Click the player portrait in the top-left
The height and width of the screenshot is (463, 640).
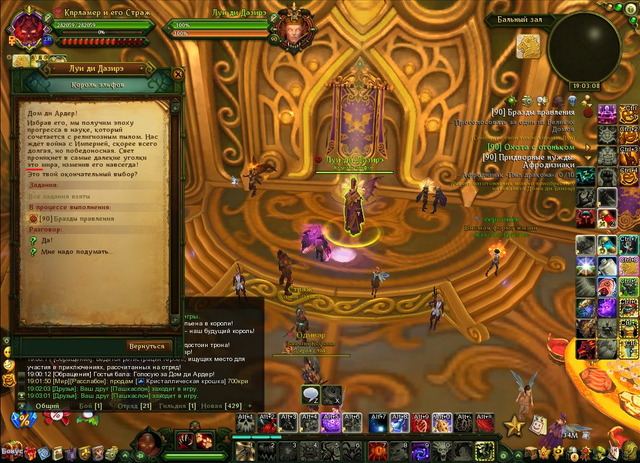pyautogui.click(x=23, y=24)
